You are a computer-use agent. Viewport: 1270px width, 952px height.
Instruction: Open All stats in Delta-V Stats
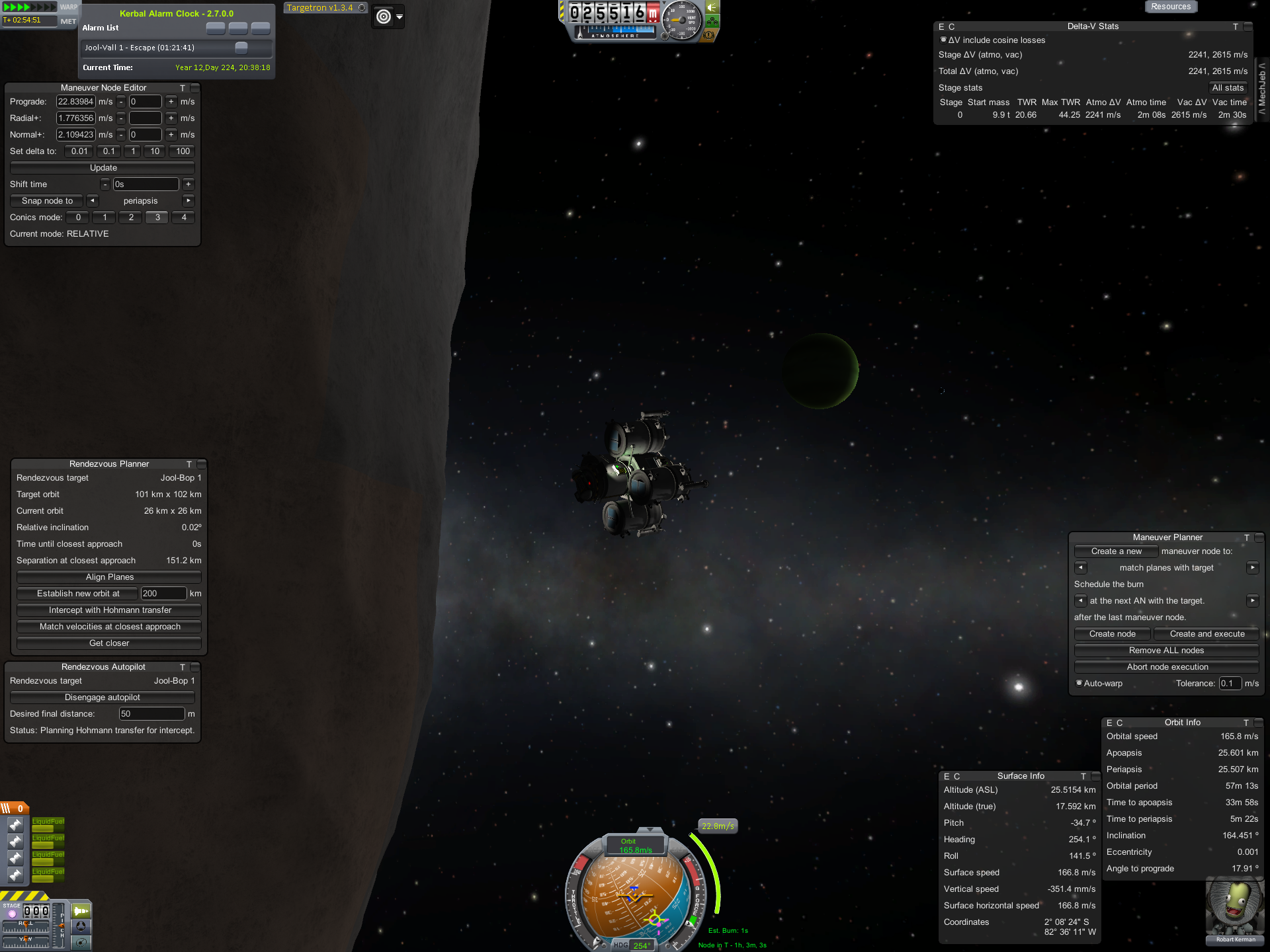tap(1228, 88)
